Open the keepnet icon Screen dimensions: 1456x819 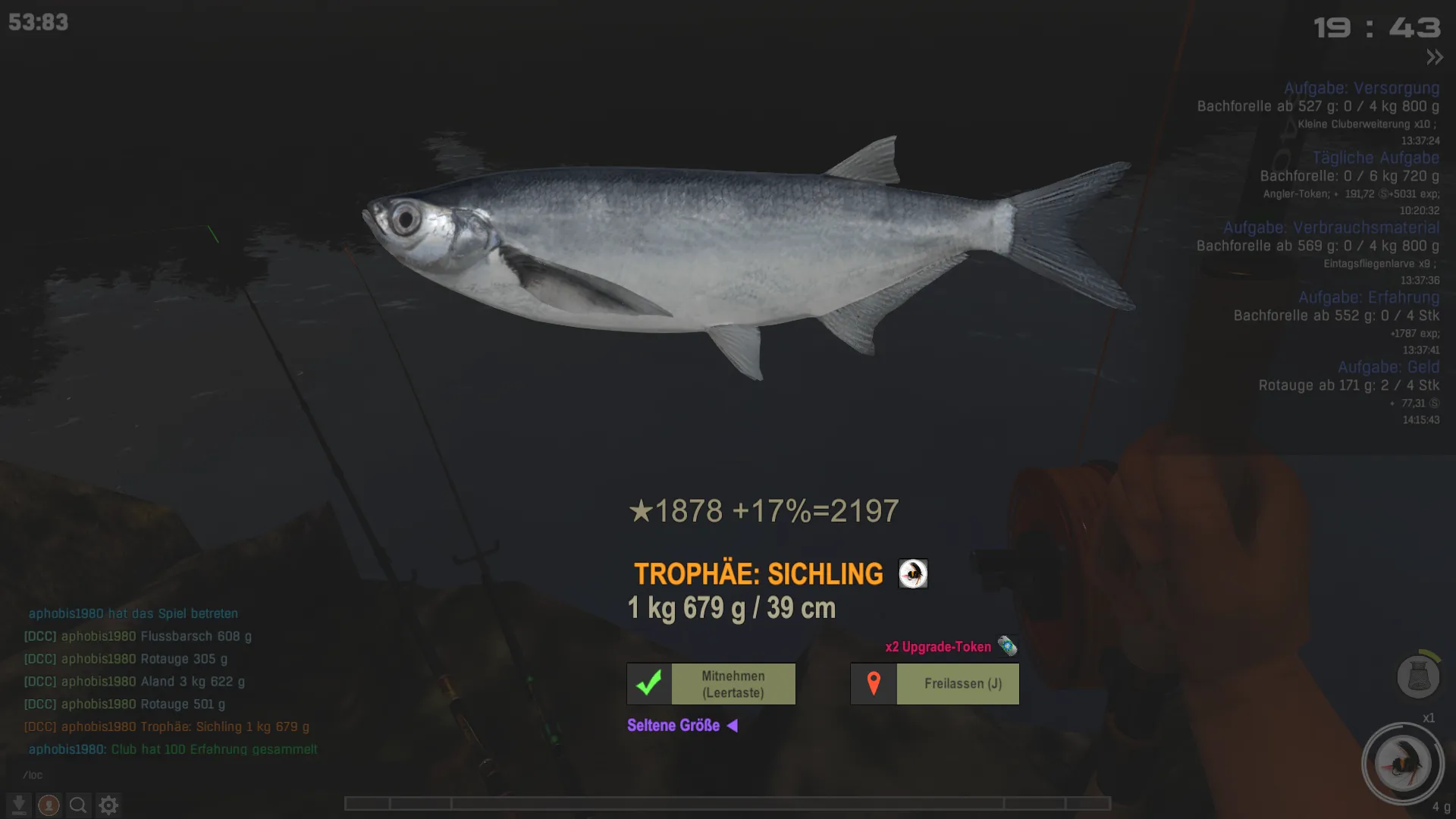tap(1417, 676)
